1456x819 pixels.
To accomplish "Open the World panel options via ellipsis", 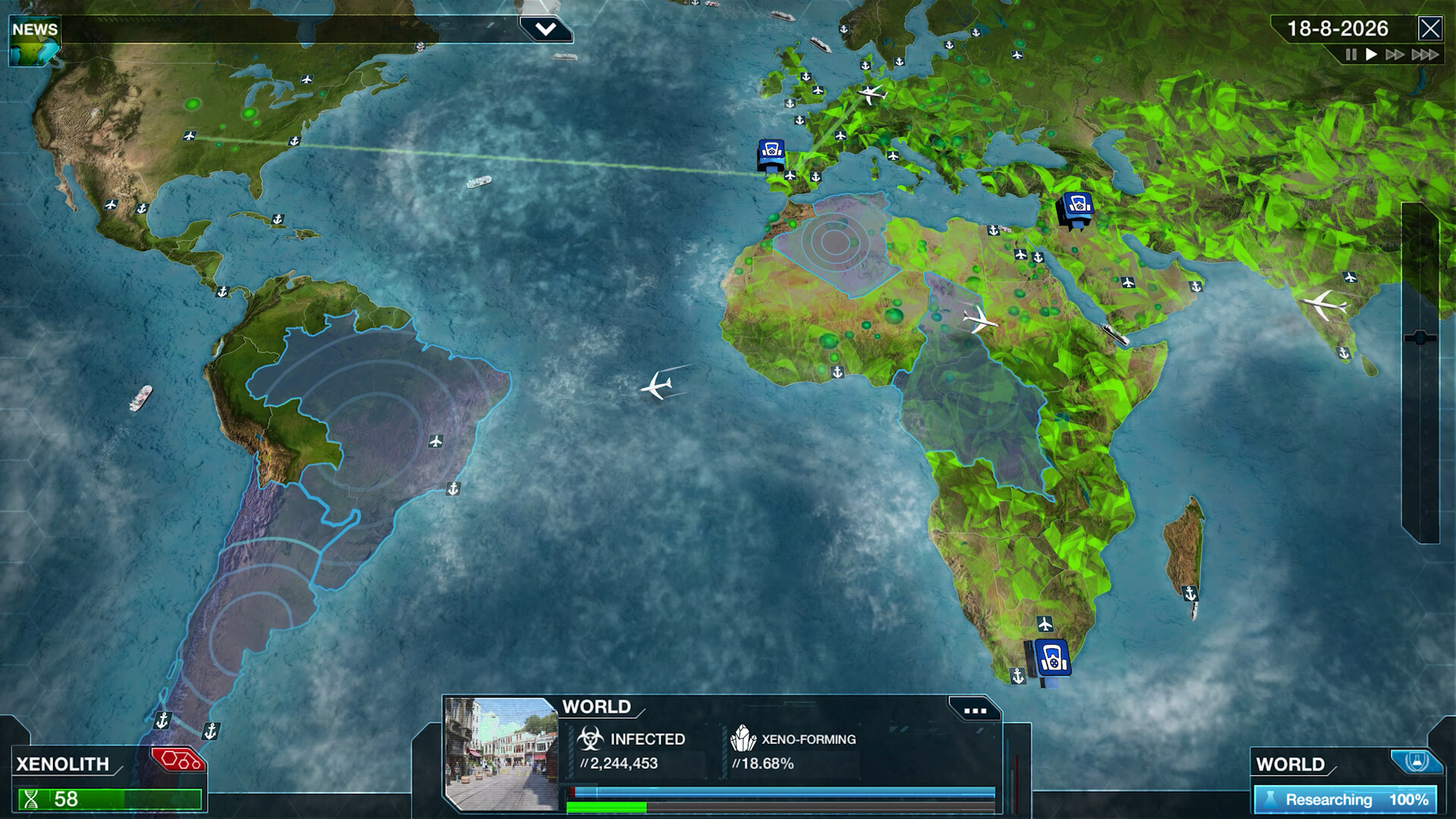I will pos(977,711).
